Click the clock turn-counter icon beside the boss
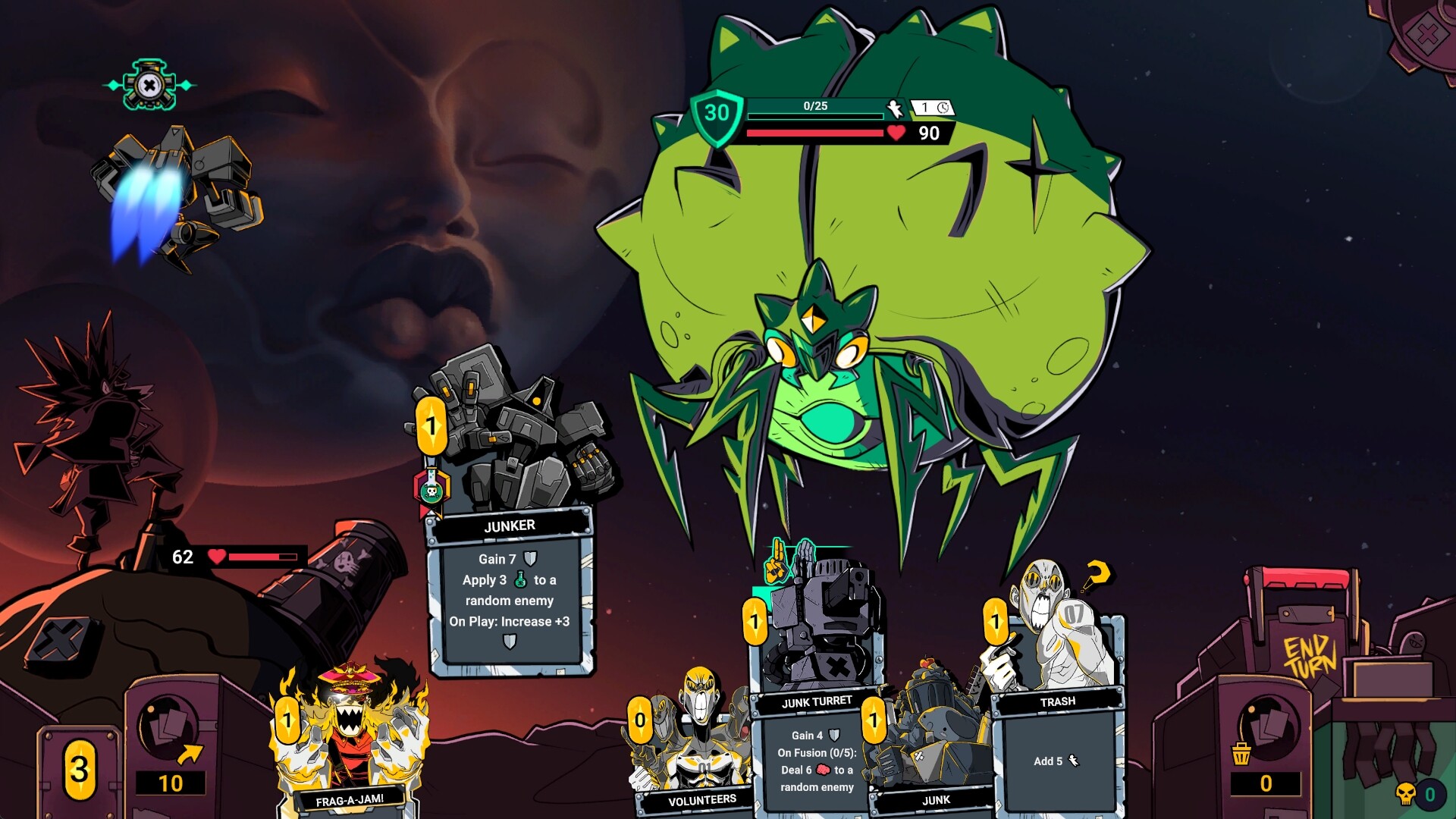The width and height of the screenshot is (1456, 819). (943, 108)
